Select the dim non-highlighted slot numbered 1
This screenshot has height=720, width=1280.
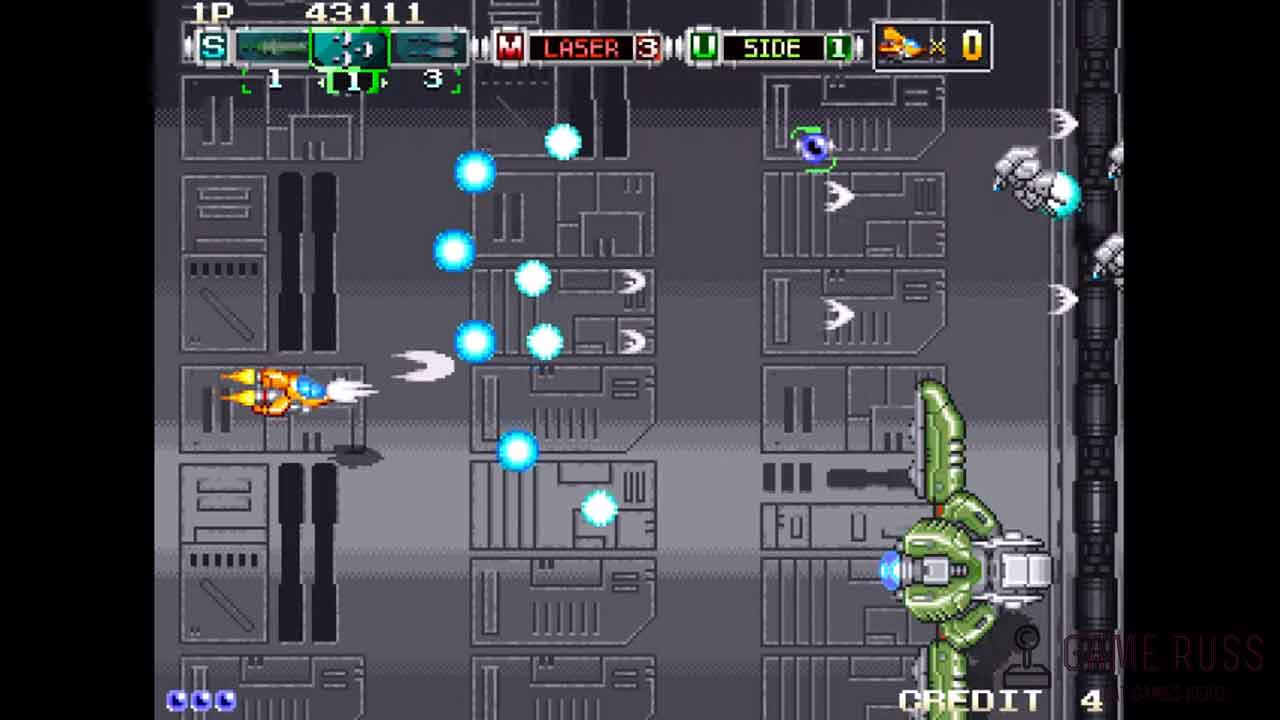tap(272, 48)
